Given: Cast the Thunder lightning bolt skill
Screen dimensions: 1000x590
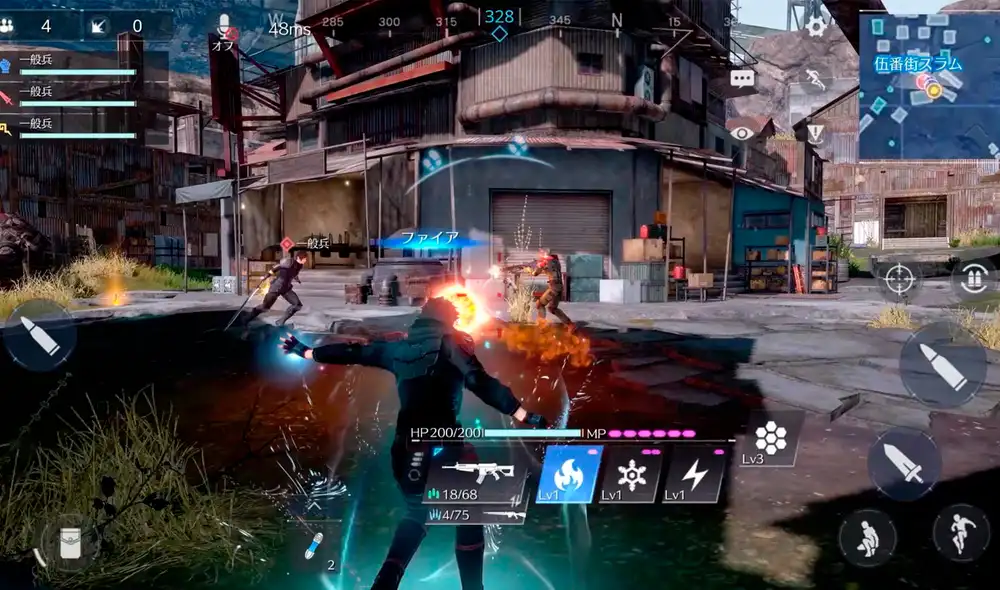Looking at the screenshot, I should pos(694,473).
